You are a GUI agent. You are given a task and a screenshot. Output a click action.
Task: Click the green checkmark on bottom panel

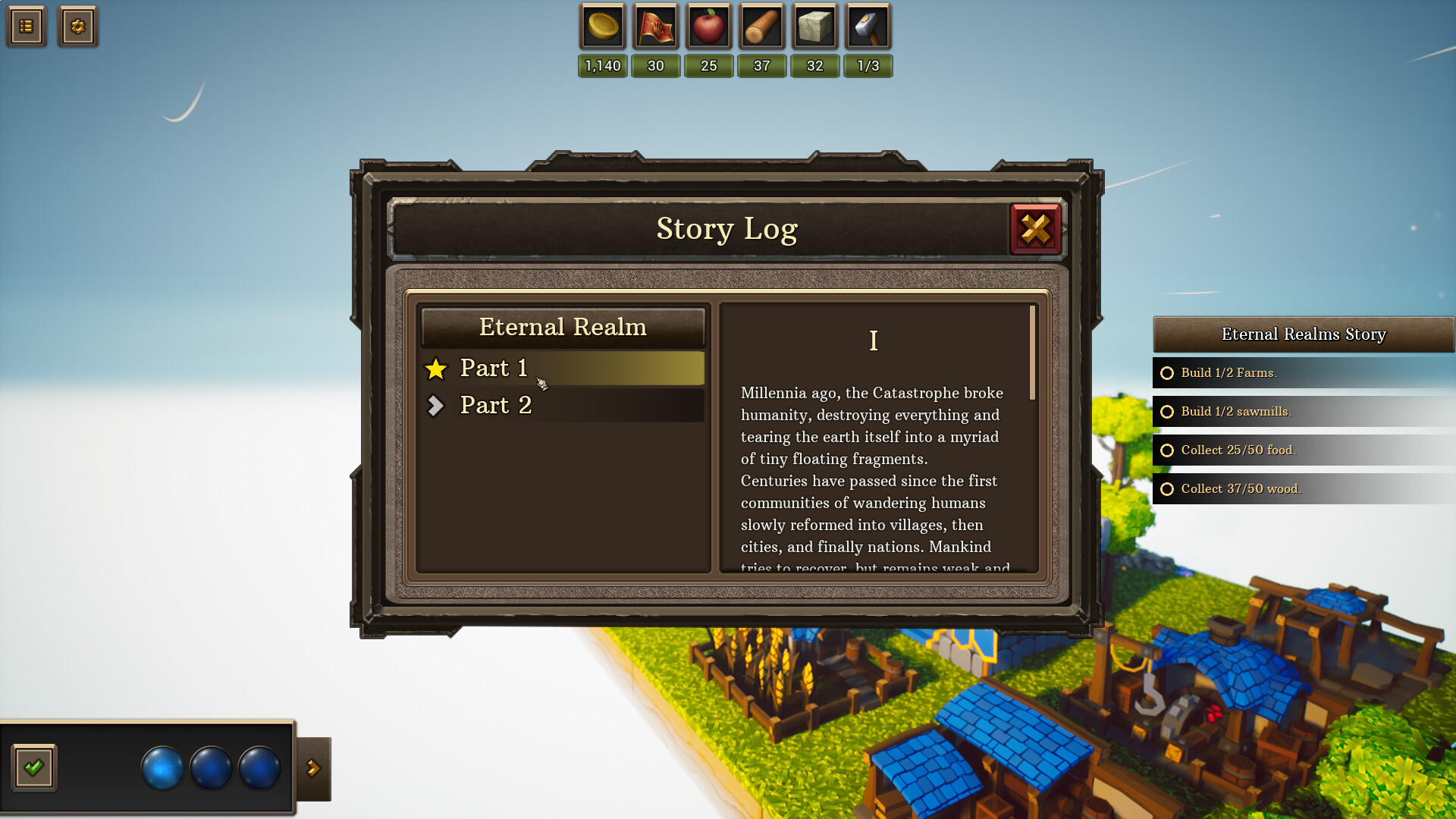point(36,768)
